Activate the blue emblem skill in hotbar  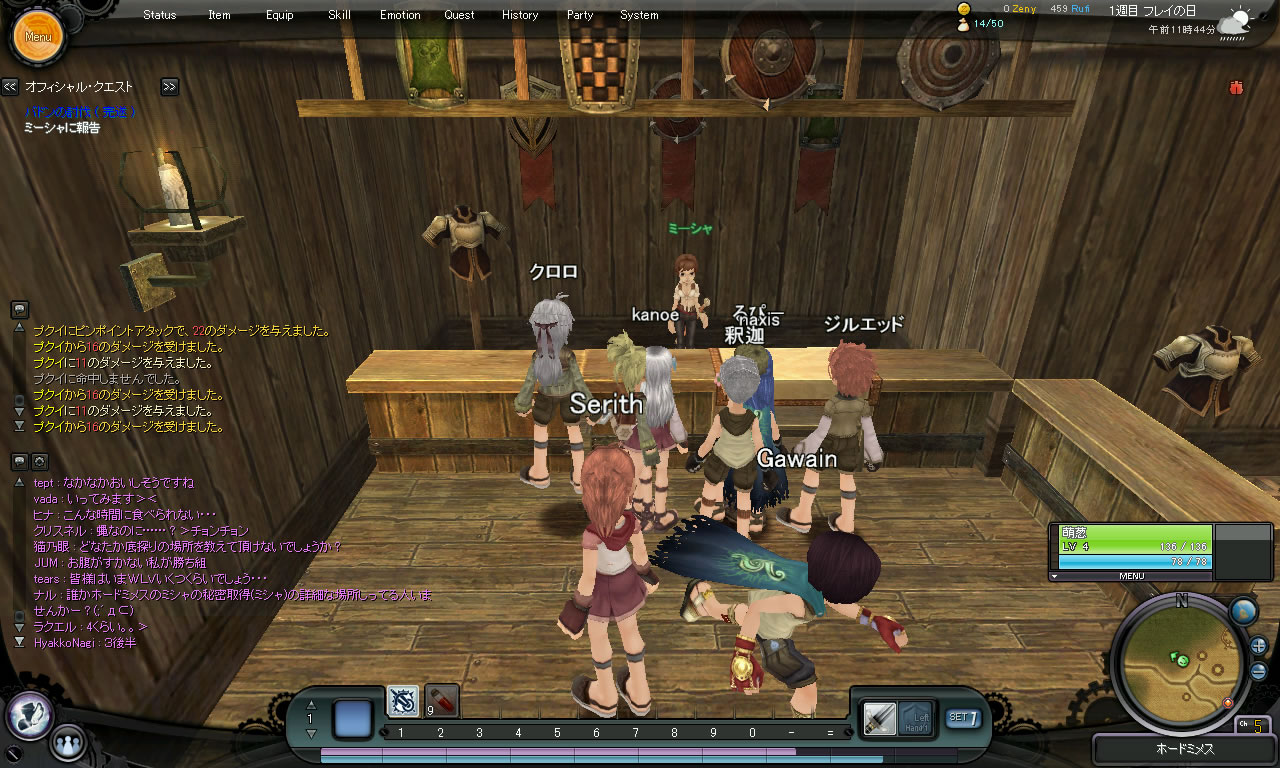click(x=403, y=701)
